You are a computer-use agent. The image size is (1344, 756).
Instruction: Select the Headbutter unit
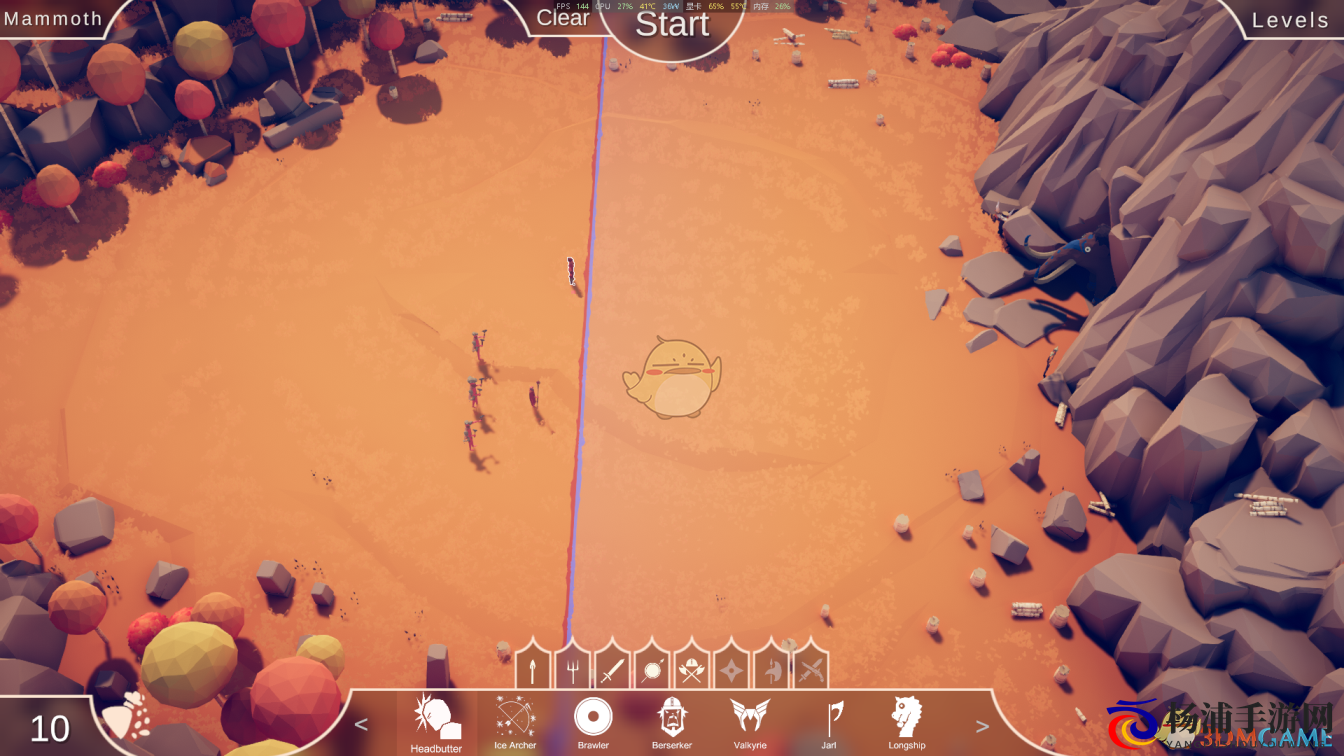[436, 720]
